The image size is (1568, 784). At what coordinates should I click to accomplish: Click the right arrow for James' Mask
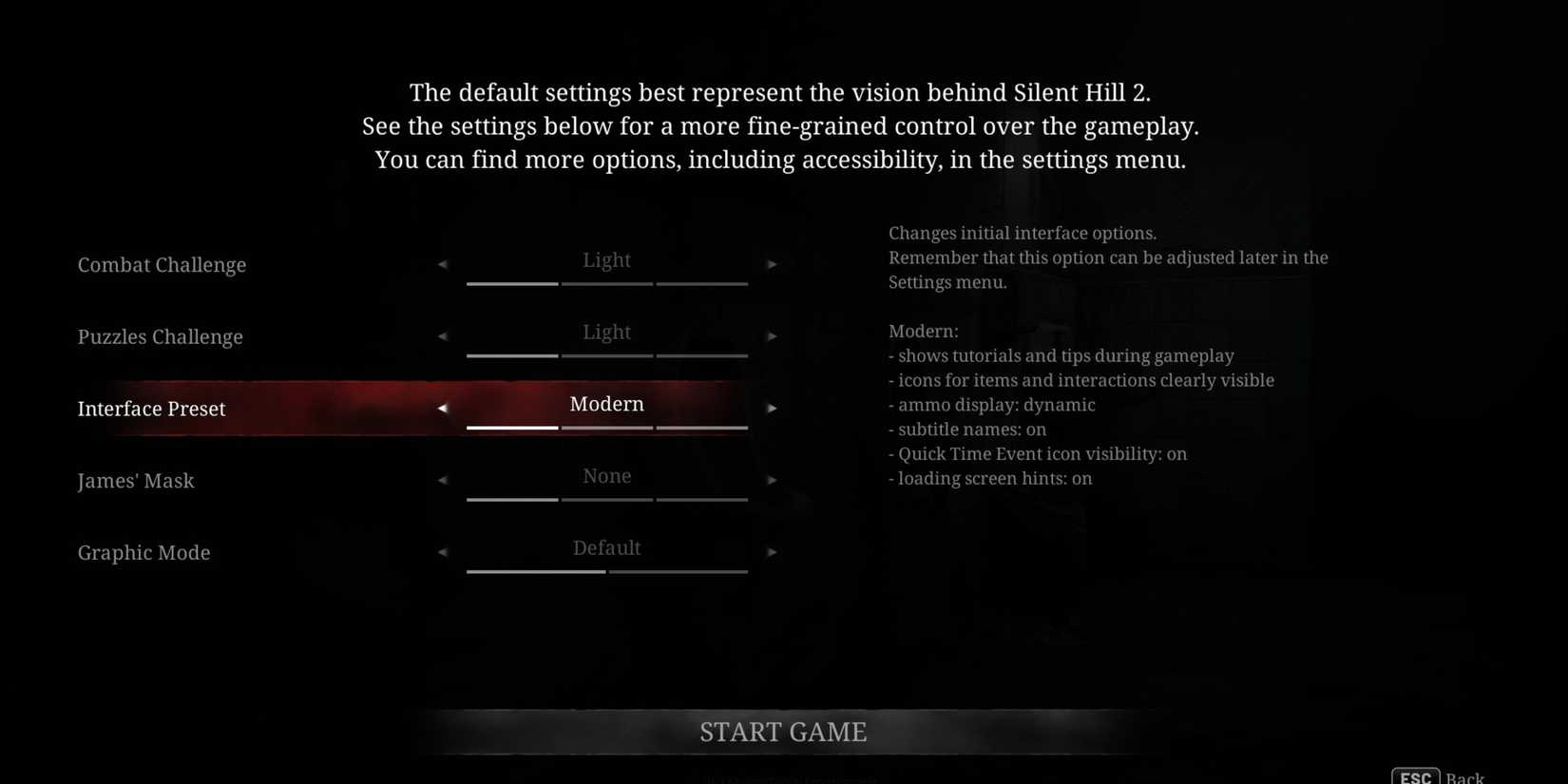[772, 480]
